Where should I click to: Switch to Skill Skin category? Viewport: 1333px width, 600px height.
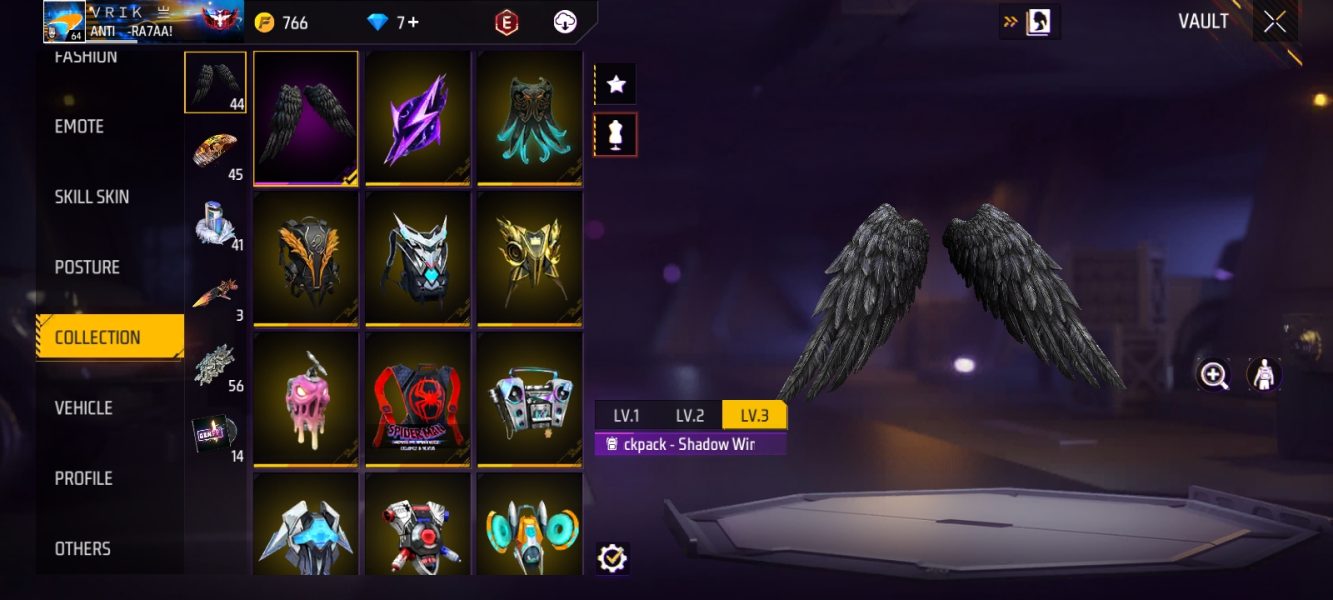92,197
